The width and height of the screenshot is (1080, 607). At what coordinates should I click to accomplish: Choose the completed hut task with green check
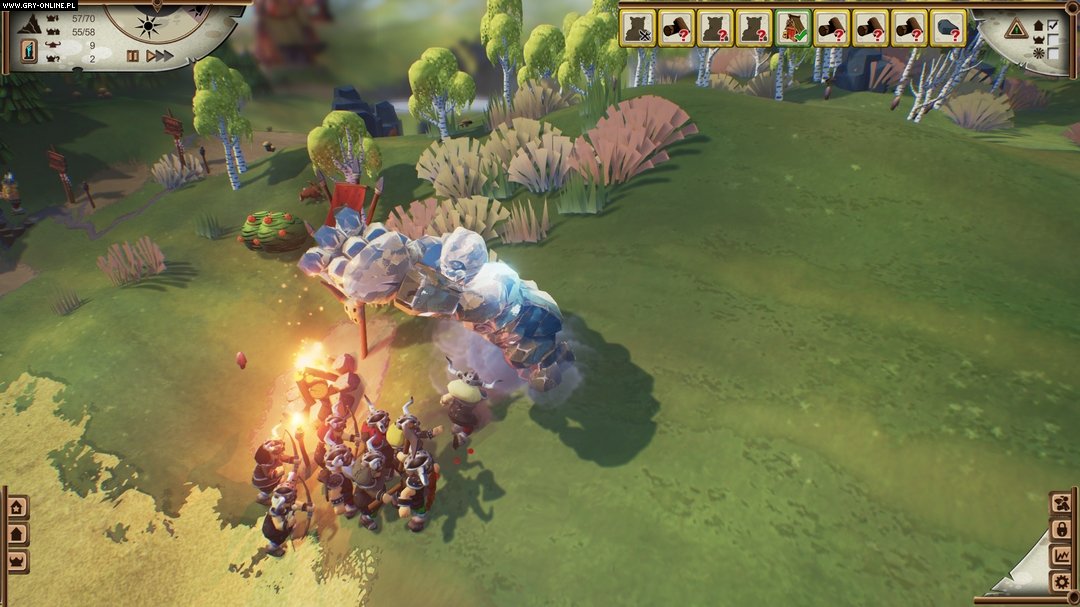click(793, 28)
